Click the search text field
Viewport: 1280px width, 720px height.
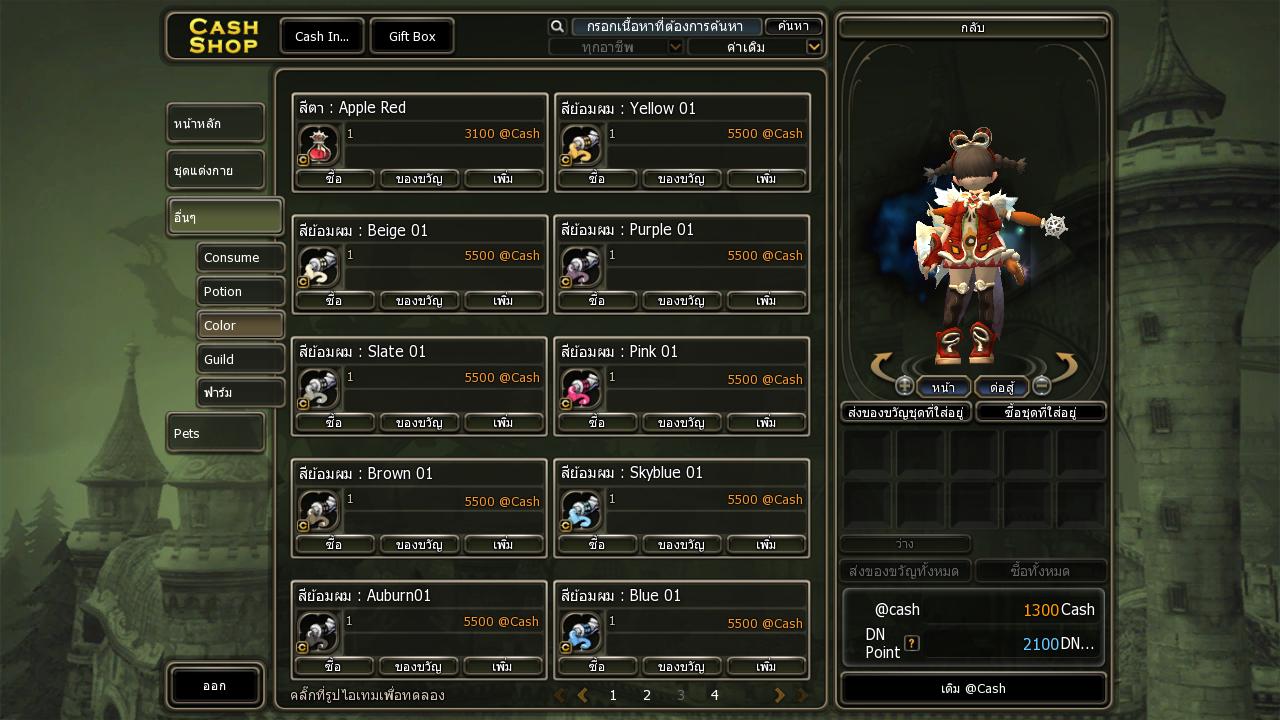pyautogui.click(x=665, y=27)
